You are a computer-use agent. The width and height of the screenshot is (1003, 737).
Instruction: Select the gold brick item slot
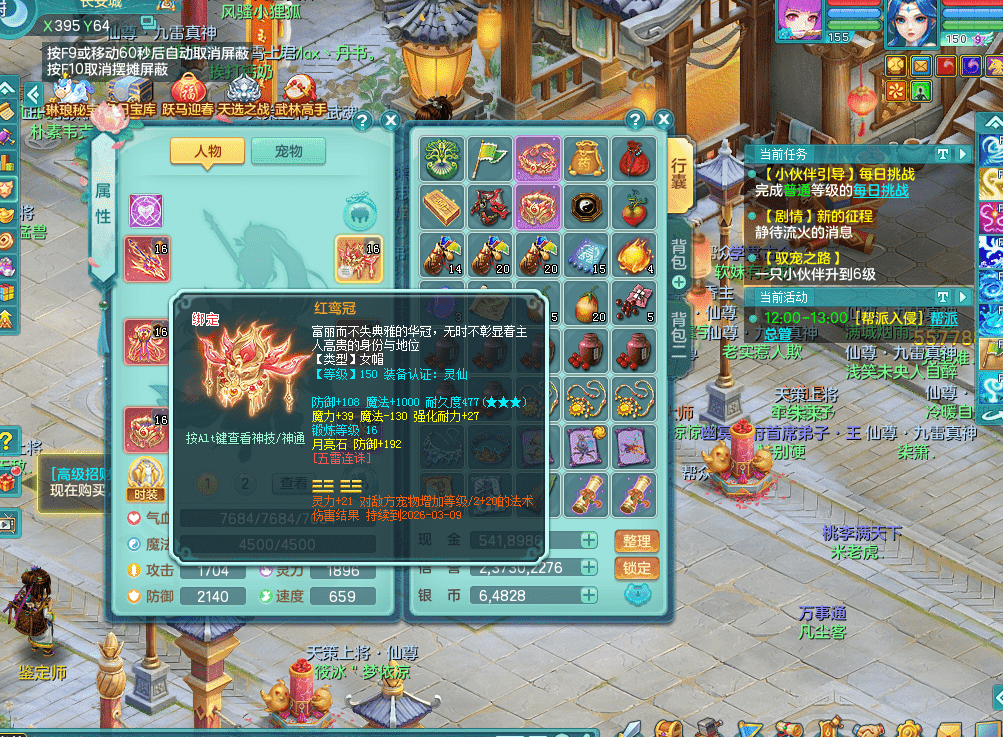(x=441, y=205)
